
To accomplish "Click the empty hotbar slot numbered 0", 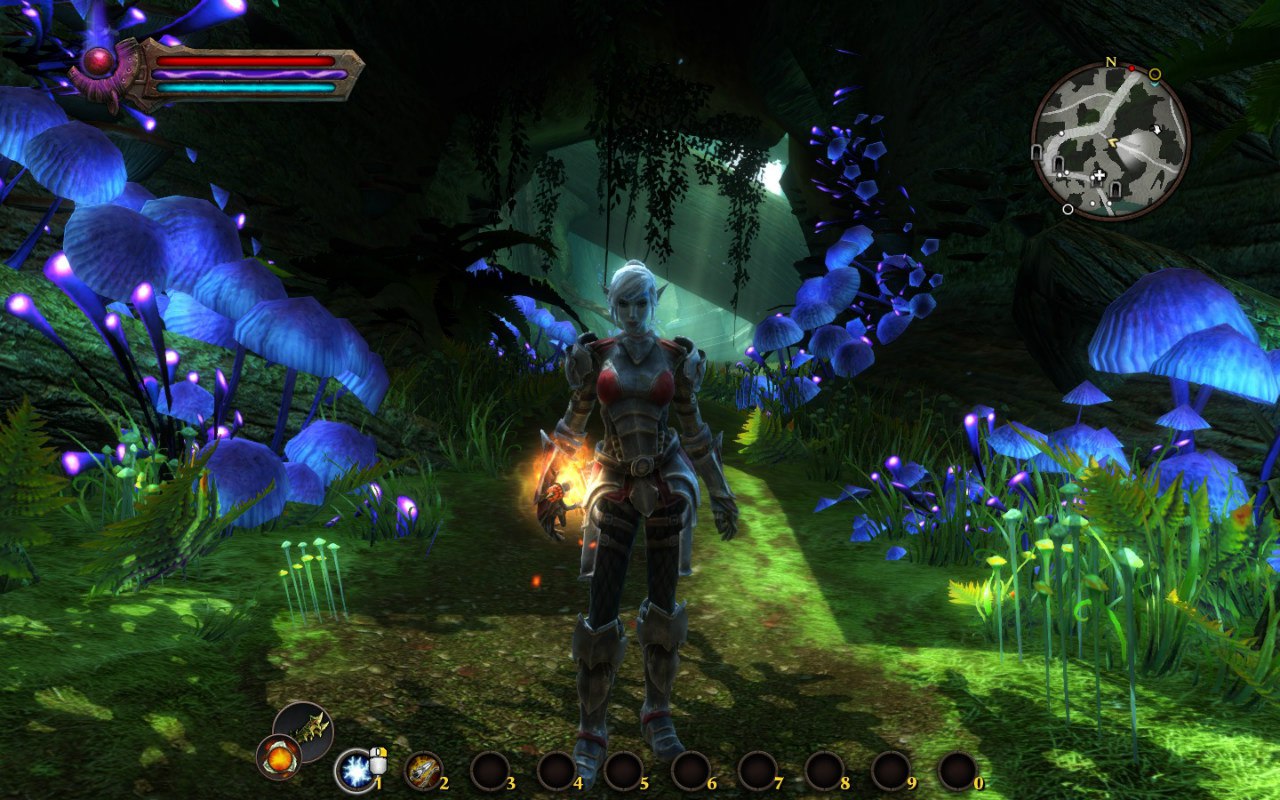I will tap(958, 770).
